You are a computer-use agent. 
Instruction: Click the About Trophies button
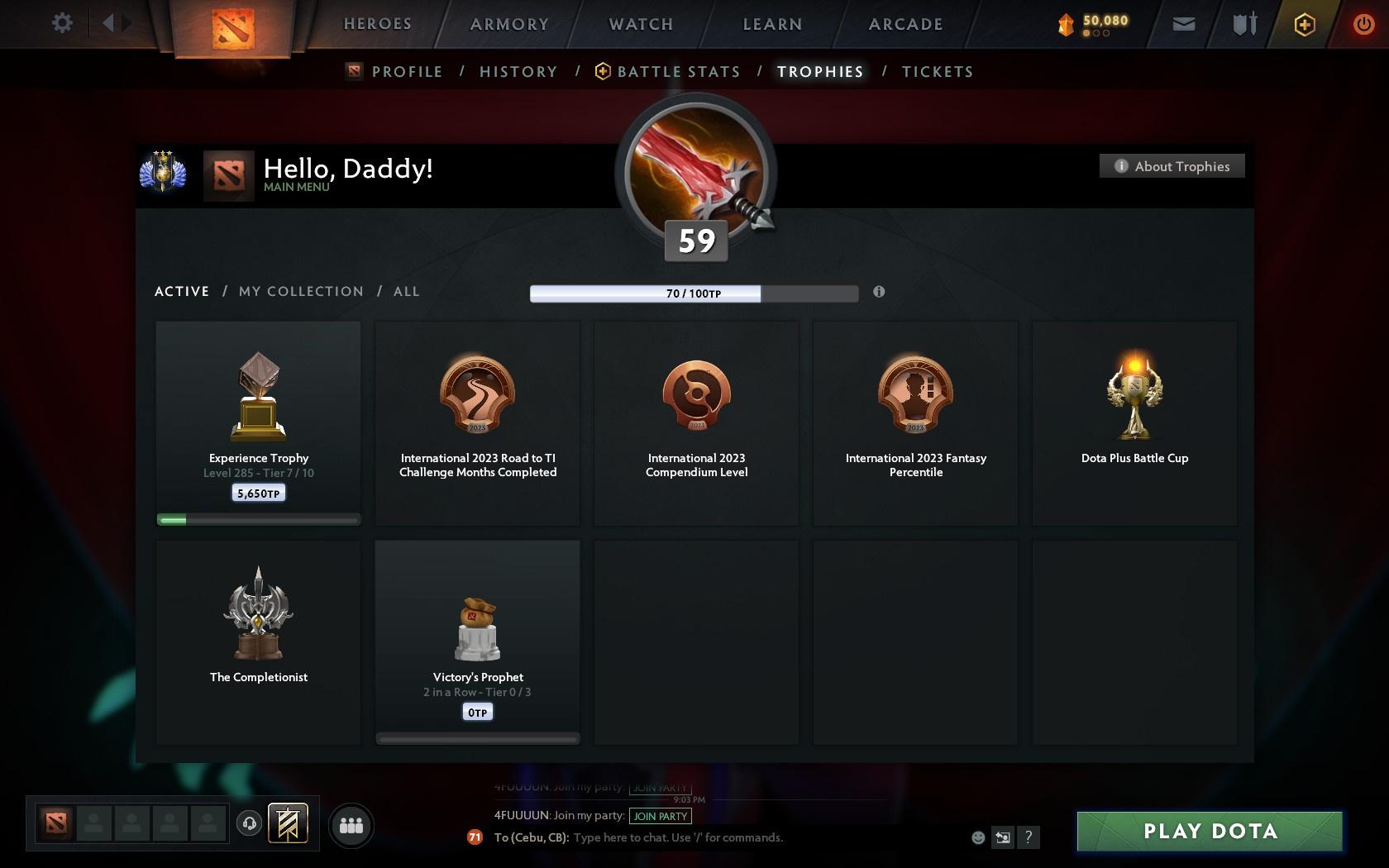(x=1172, y=166)
